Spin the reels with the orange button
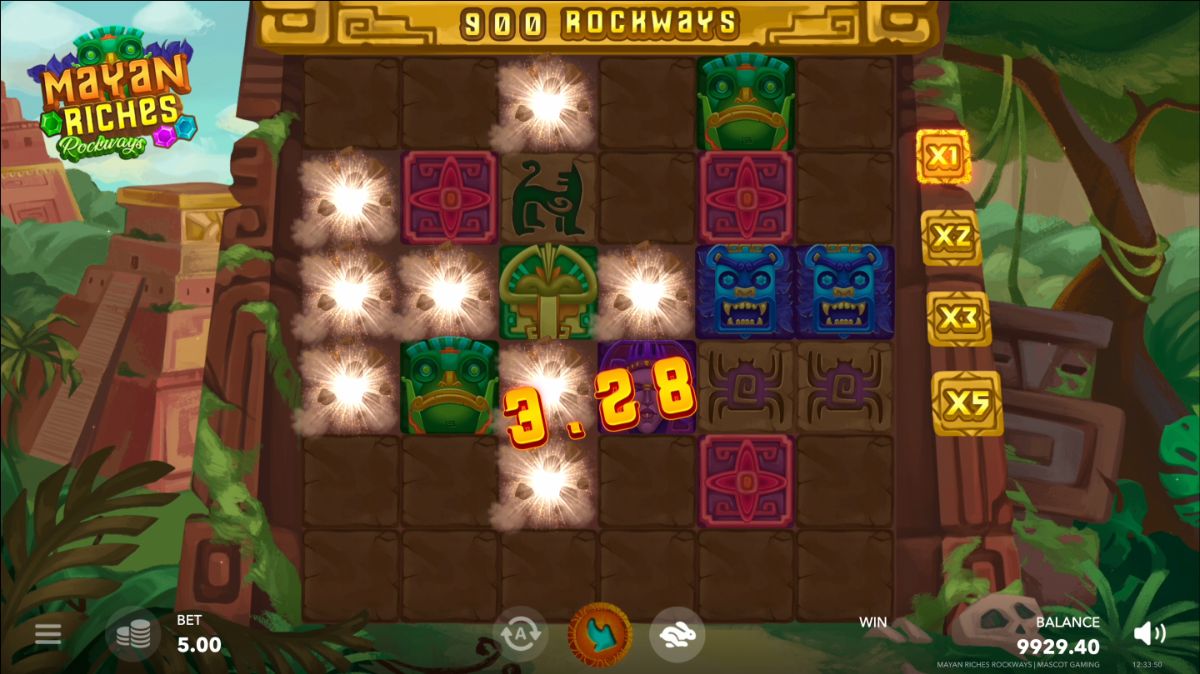This screenshot has height=674, width=1200. coord(600,634)
